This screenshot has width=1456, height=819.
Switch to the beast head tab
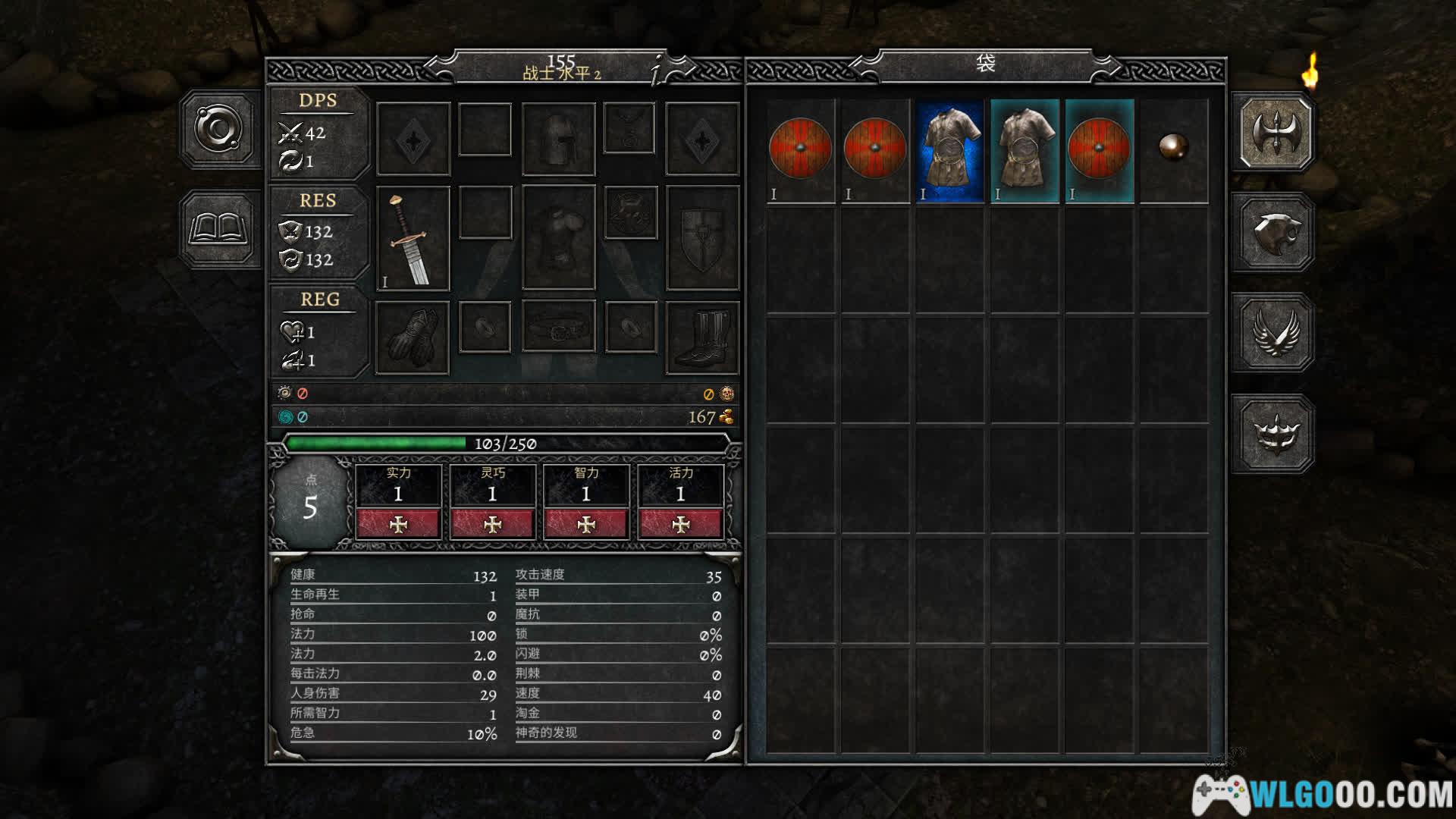tap(1276, 232)
